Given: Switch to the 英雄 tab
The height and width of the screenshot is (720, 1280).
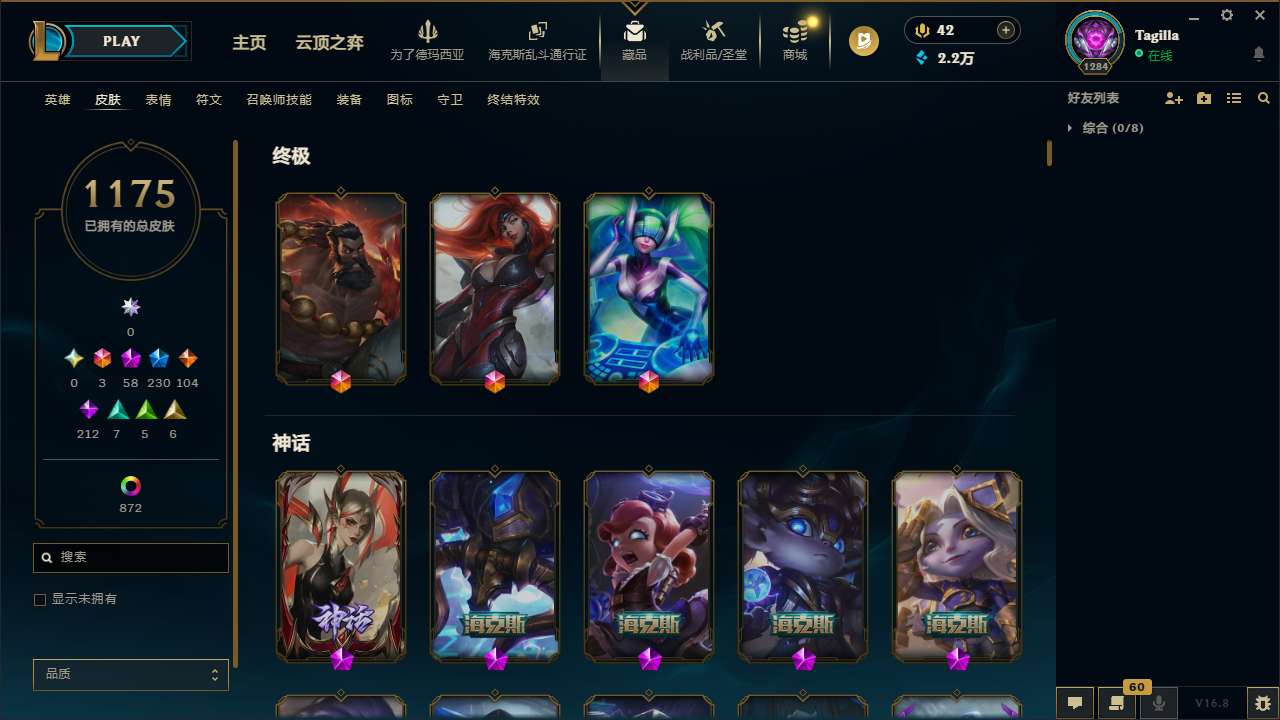Looking at the screenshot, I should point(57,100).
